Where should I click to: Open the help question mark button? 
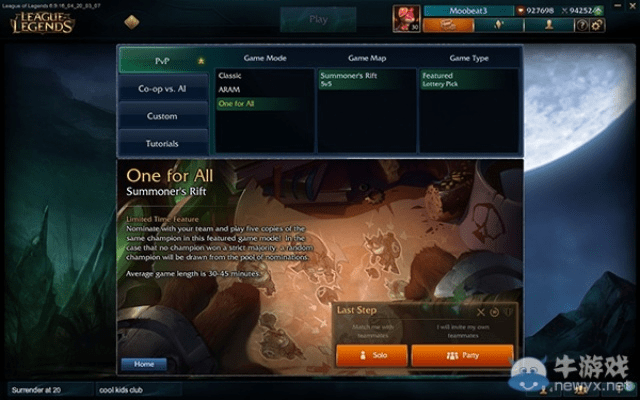pos(581,25)
